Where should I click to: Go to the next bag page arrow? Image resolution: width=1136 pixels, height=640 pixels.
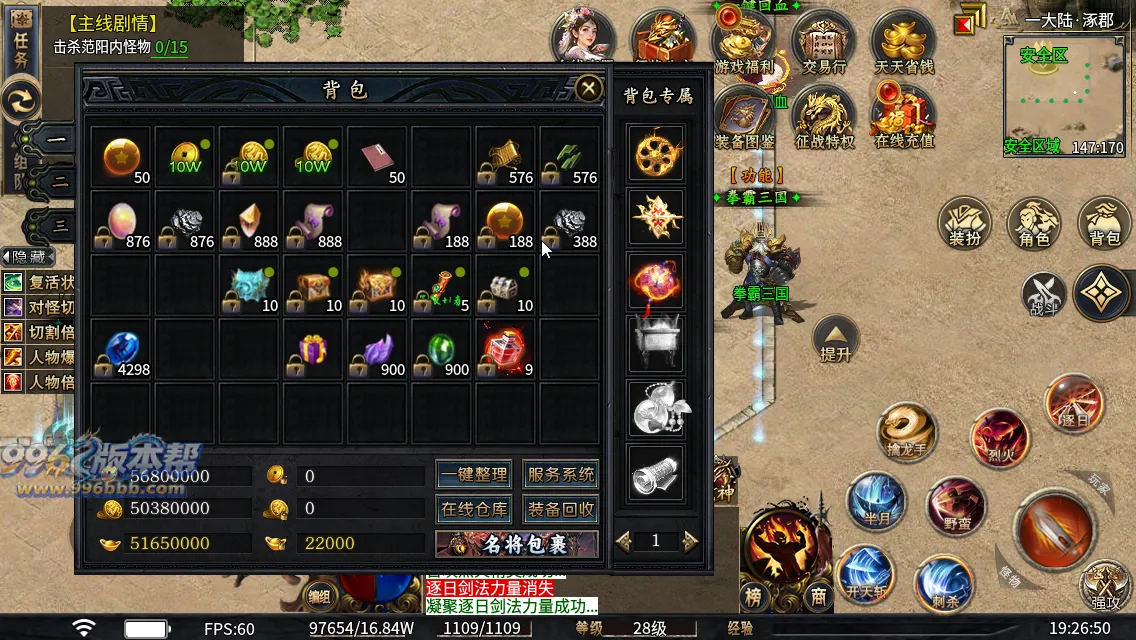point(690,541)
